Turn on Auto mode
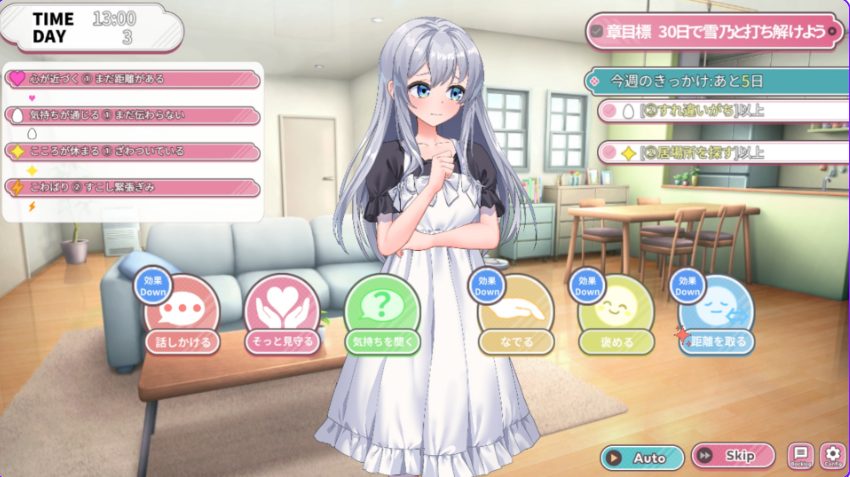Screen dimensions: 850x477 (x=642, y=457)
